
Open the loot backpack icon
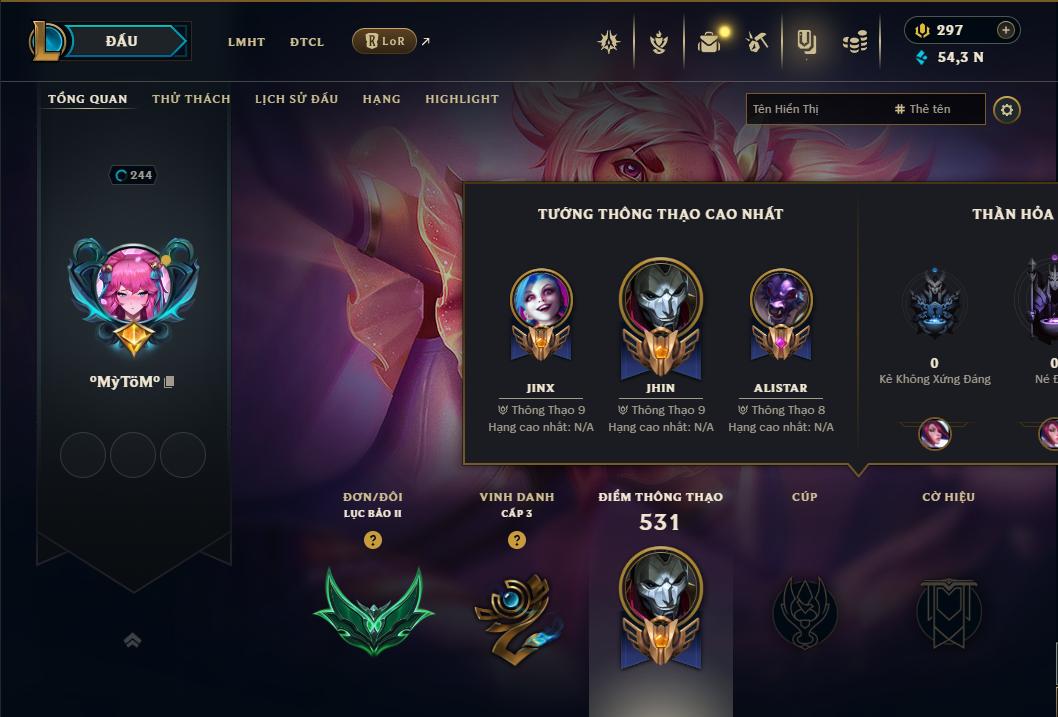pyautogui.click(x=709, y=42)
